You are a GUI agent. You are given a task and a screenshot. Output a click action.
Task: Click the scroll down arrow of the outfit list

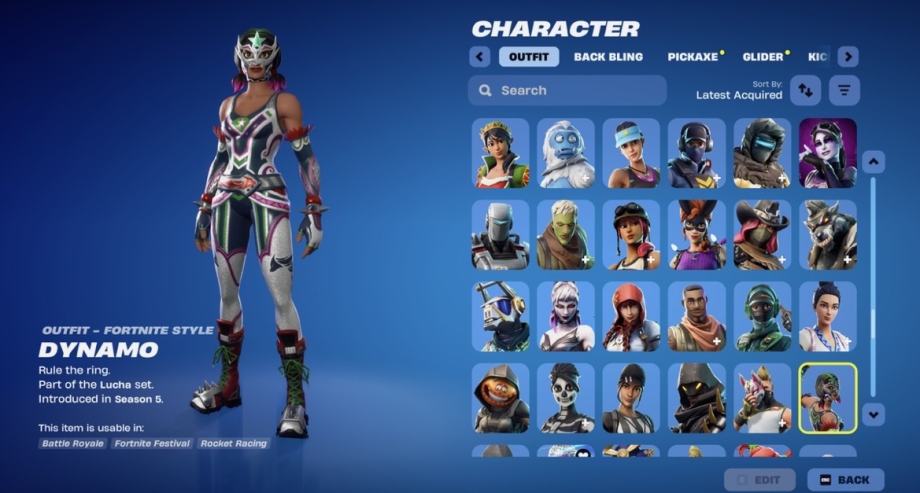coord(873,412)
